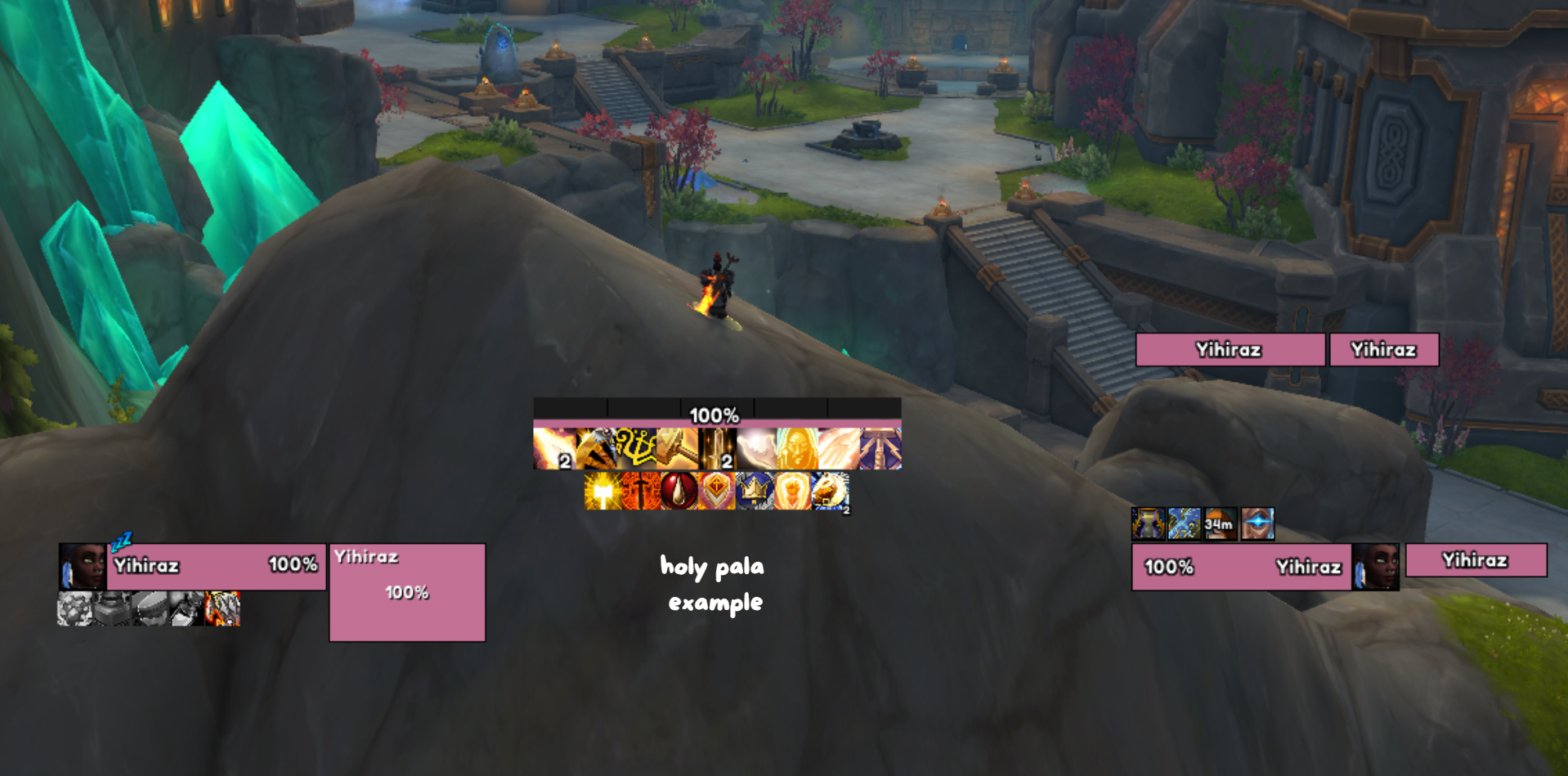Click the colored flaming claw debuff icon
The width and height of the screenshot is (1568, 776).
[222, 608]
